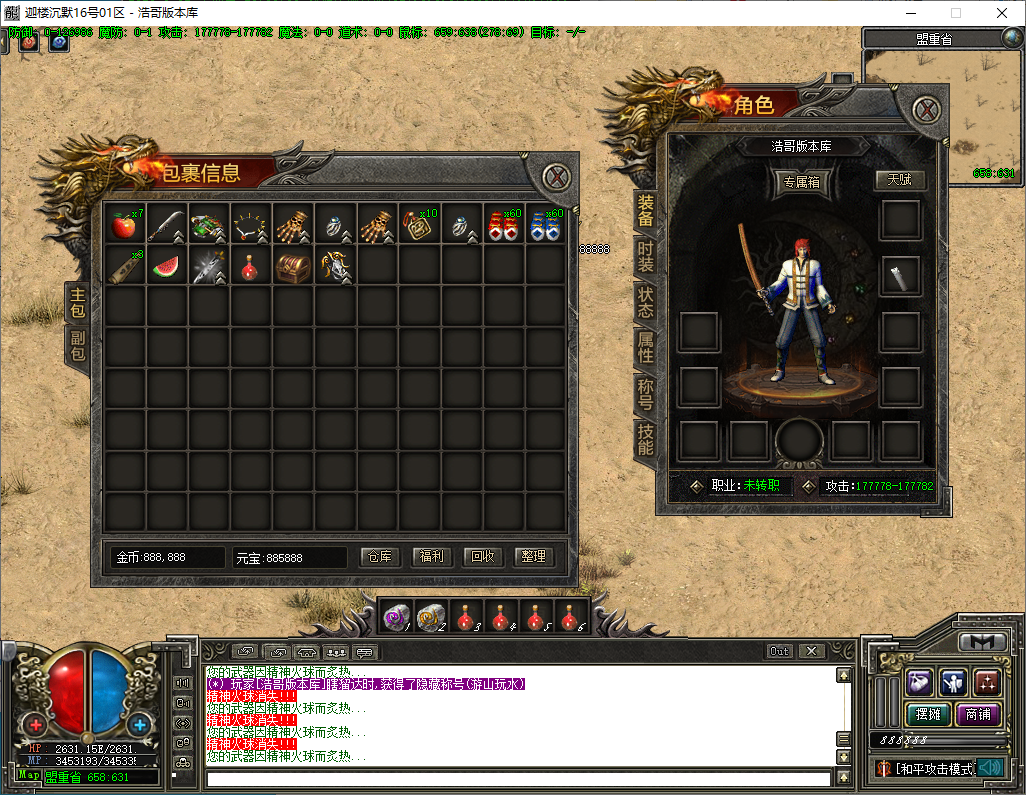Toggle the sound speaker icon

(990, 767)
